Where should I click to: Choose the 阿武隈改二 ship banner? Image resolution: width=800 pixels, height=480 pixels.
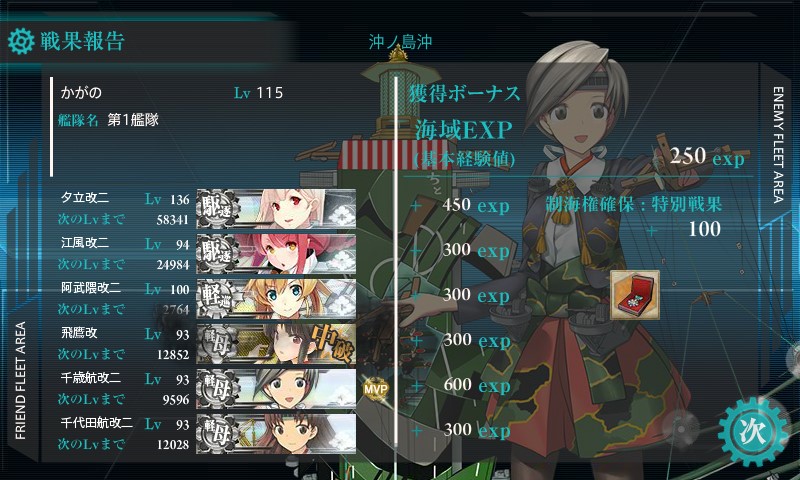(x=276, y=296)
